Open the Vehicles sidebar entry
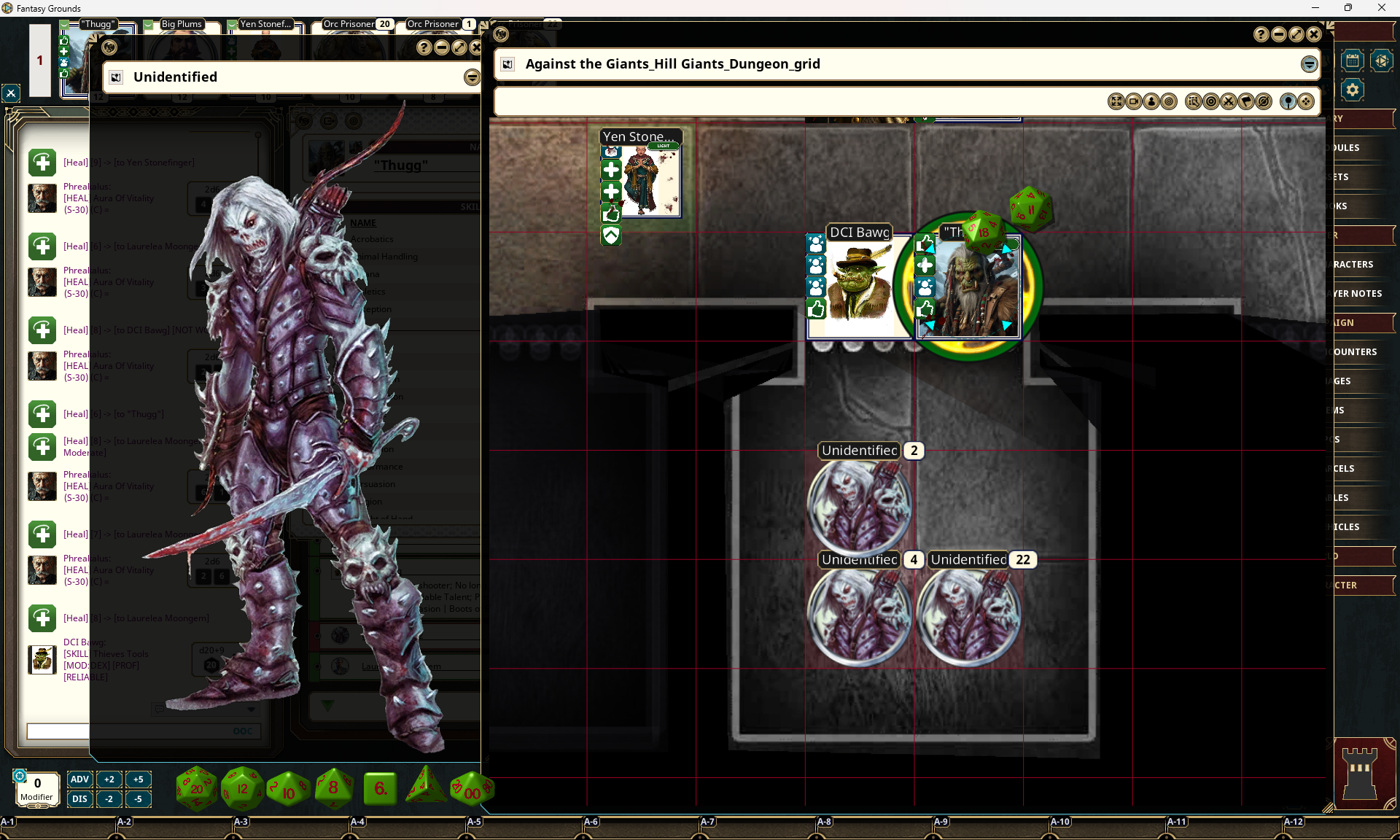The image size is (1400, 840). coord(1347,526)
